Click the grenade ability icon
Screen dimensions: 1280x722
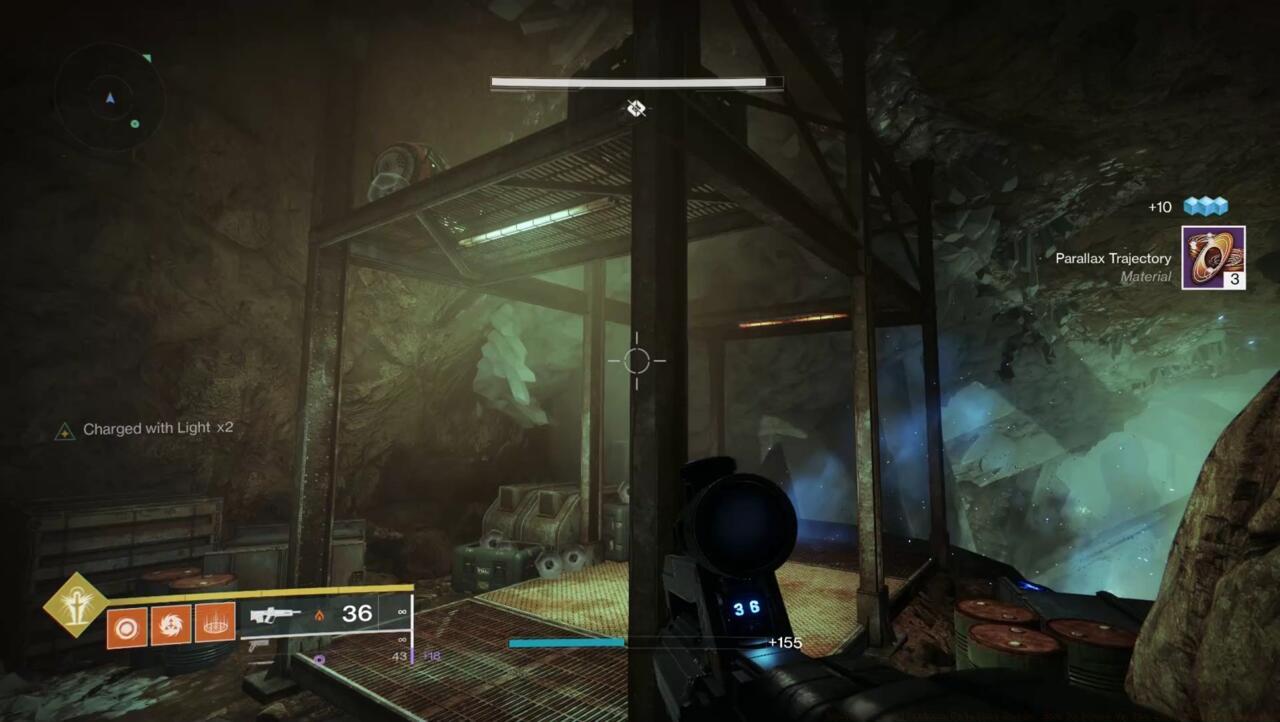(170, 627)
